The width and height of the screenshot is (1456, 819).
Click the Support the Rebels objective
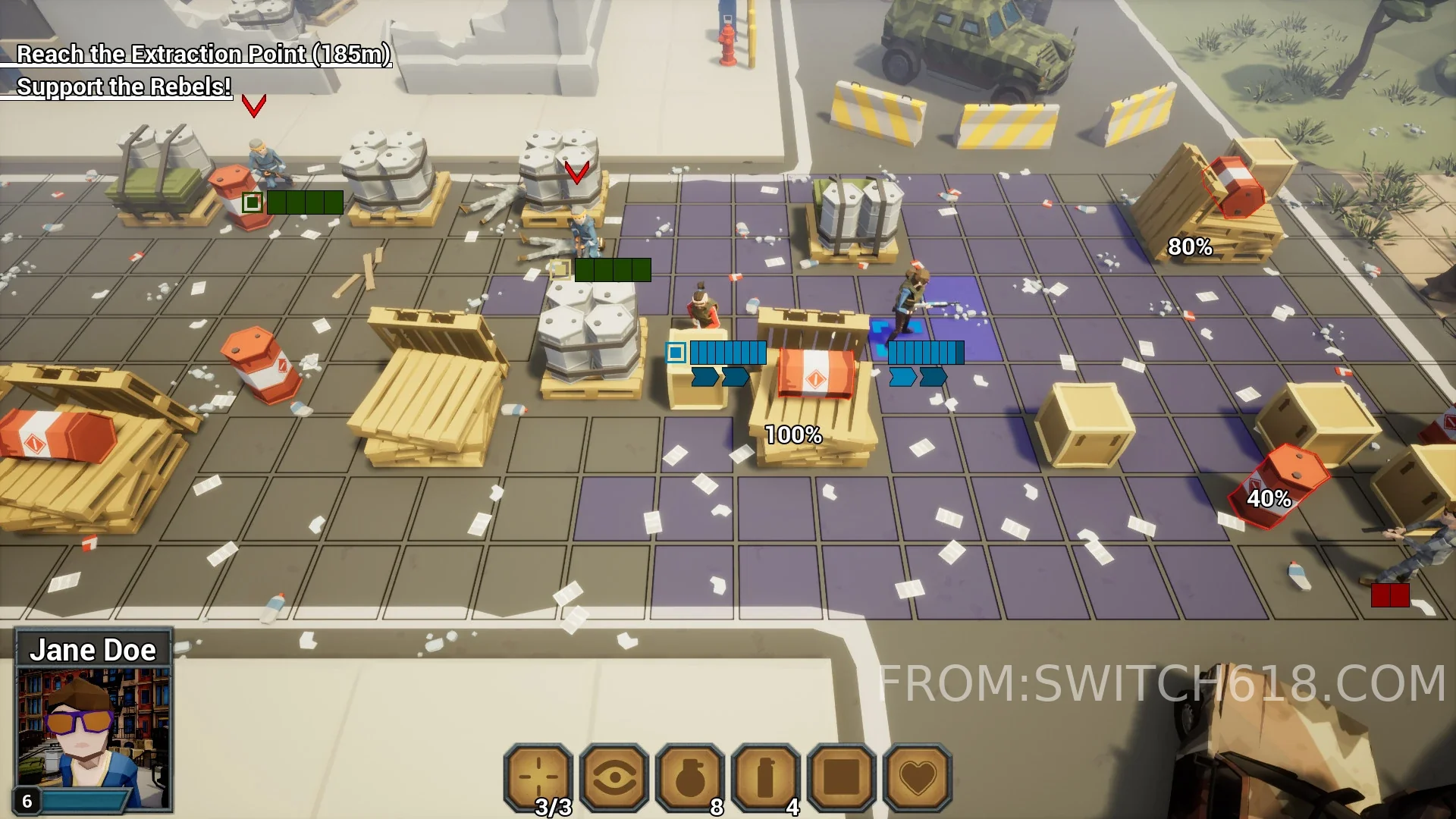[x=123, y=87]
